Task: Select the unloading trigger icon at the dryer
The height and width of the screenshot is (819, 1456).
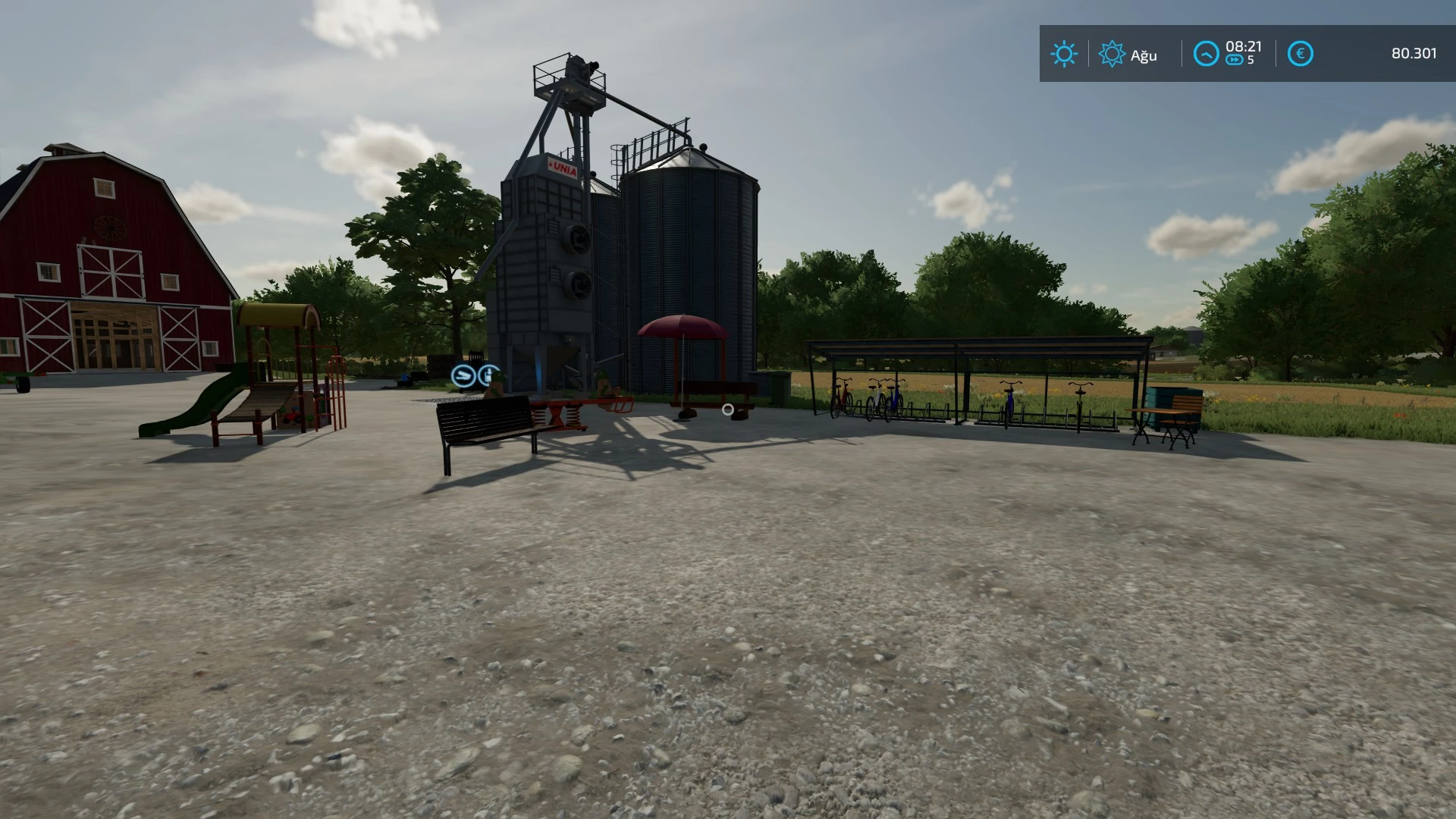Action: coord(463,375)
